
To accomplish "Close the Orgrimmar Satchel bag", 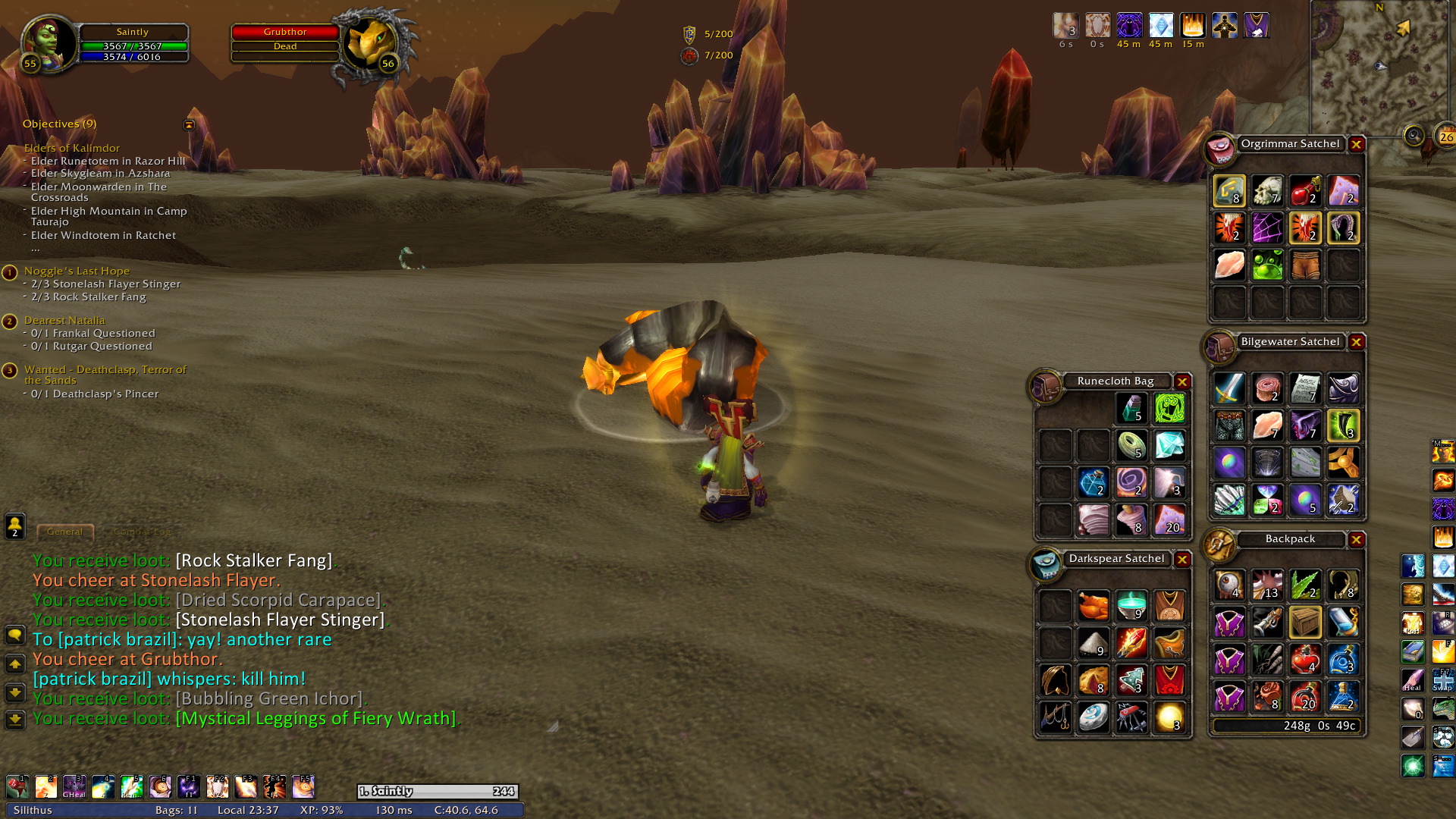I will (x=1357, y=144).
